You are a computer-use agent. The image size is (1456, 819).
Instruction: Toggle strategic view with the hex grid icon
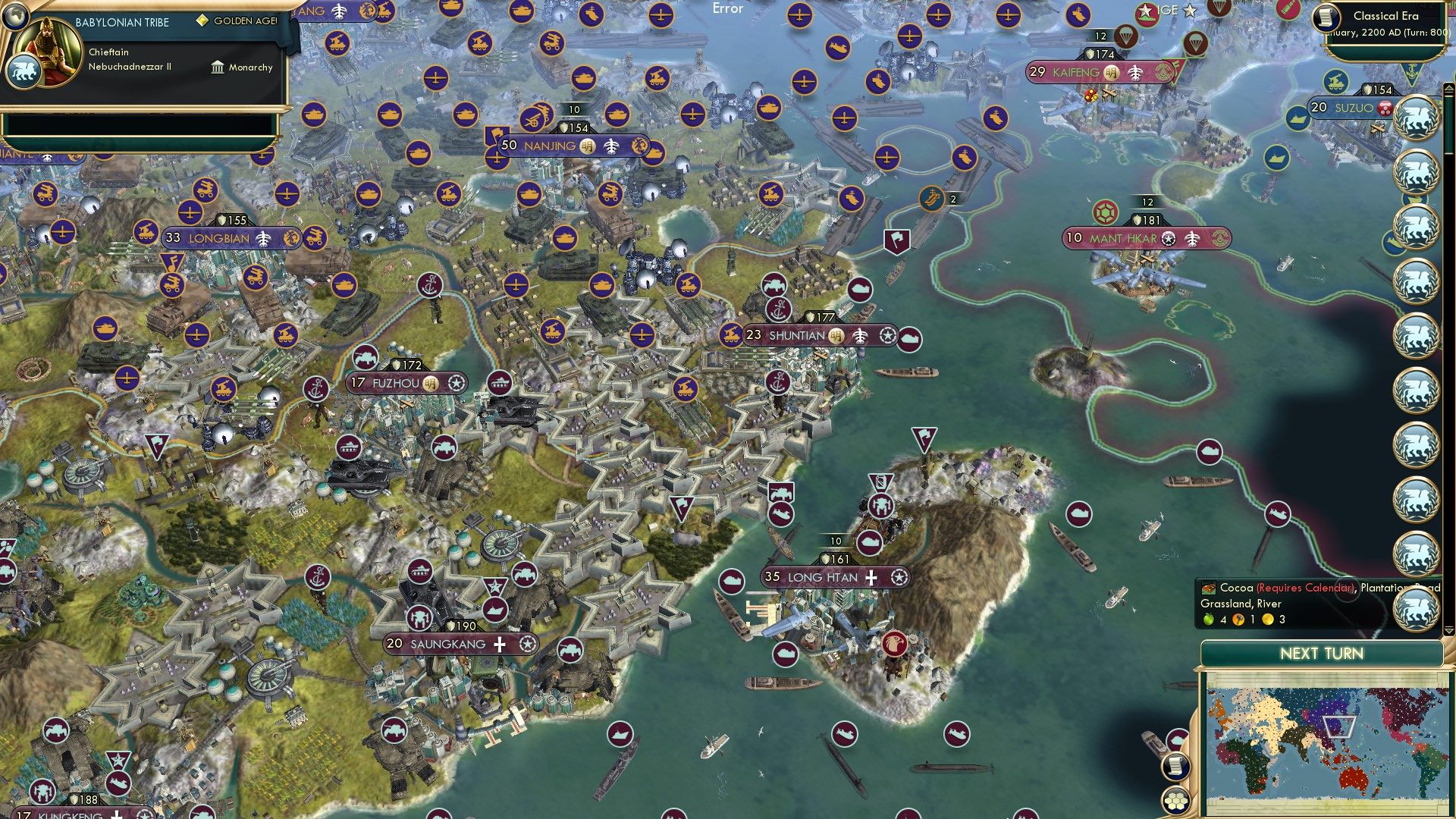tap(1175, 799)
